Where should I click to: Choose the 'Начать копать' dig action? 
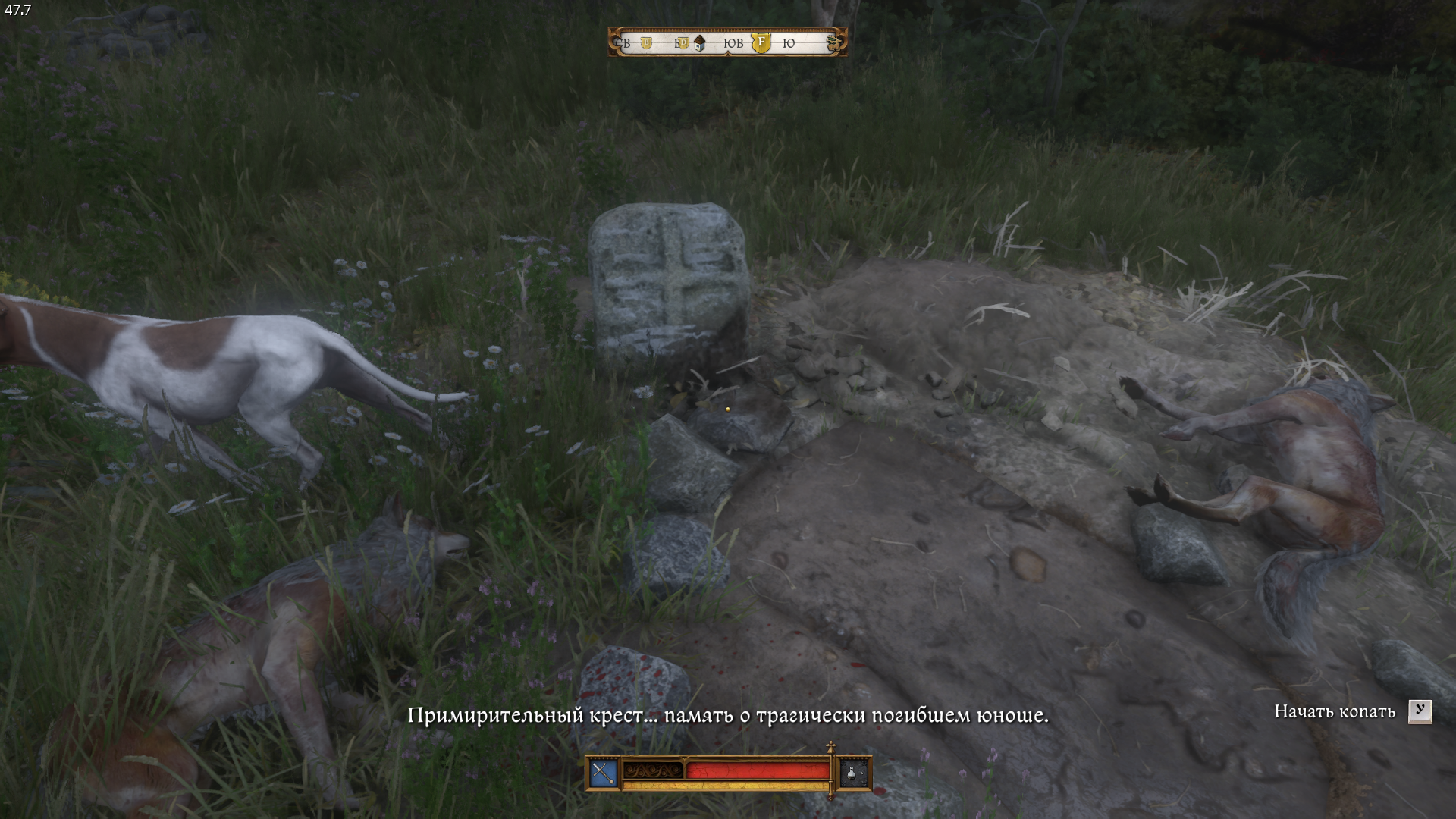tap(1335, 711)
